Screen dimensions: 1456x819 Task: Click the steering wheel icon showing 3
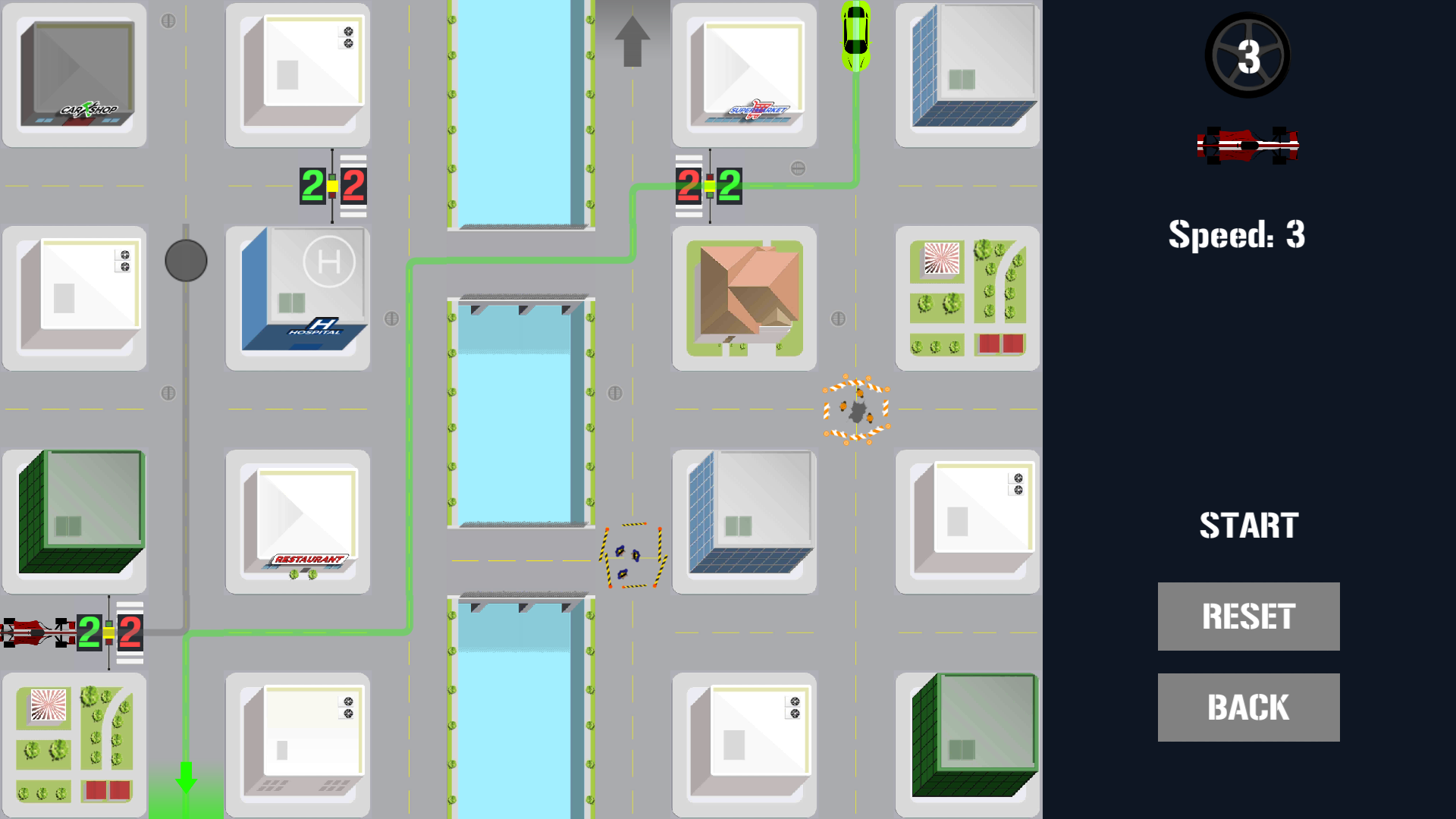[x=1247, y=55]
